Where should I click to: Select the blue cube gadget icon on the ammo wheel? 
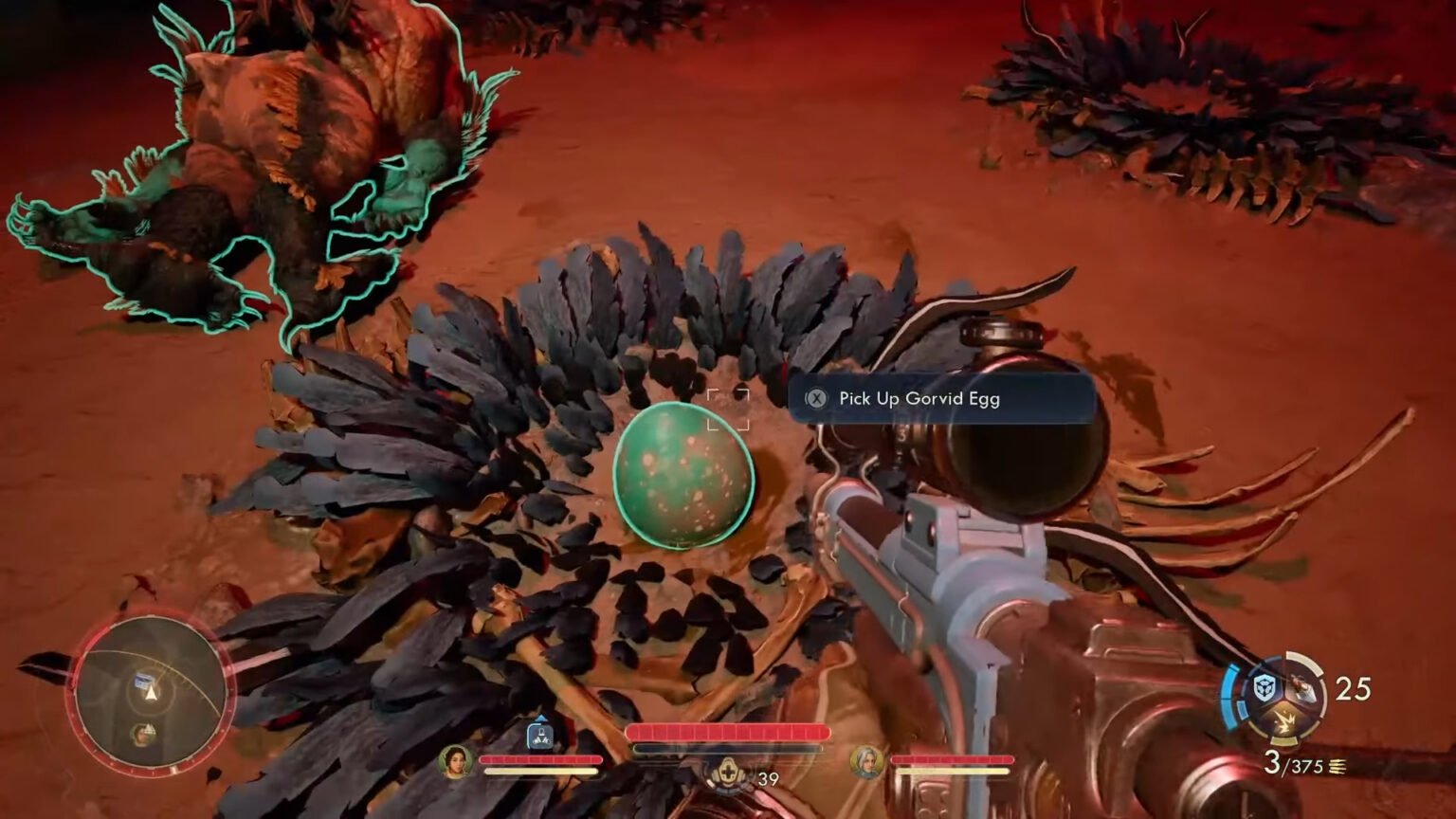1265,686
